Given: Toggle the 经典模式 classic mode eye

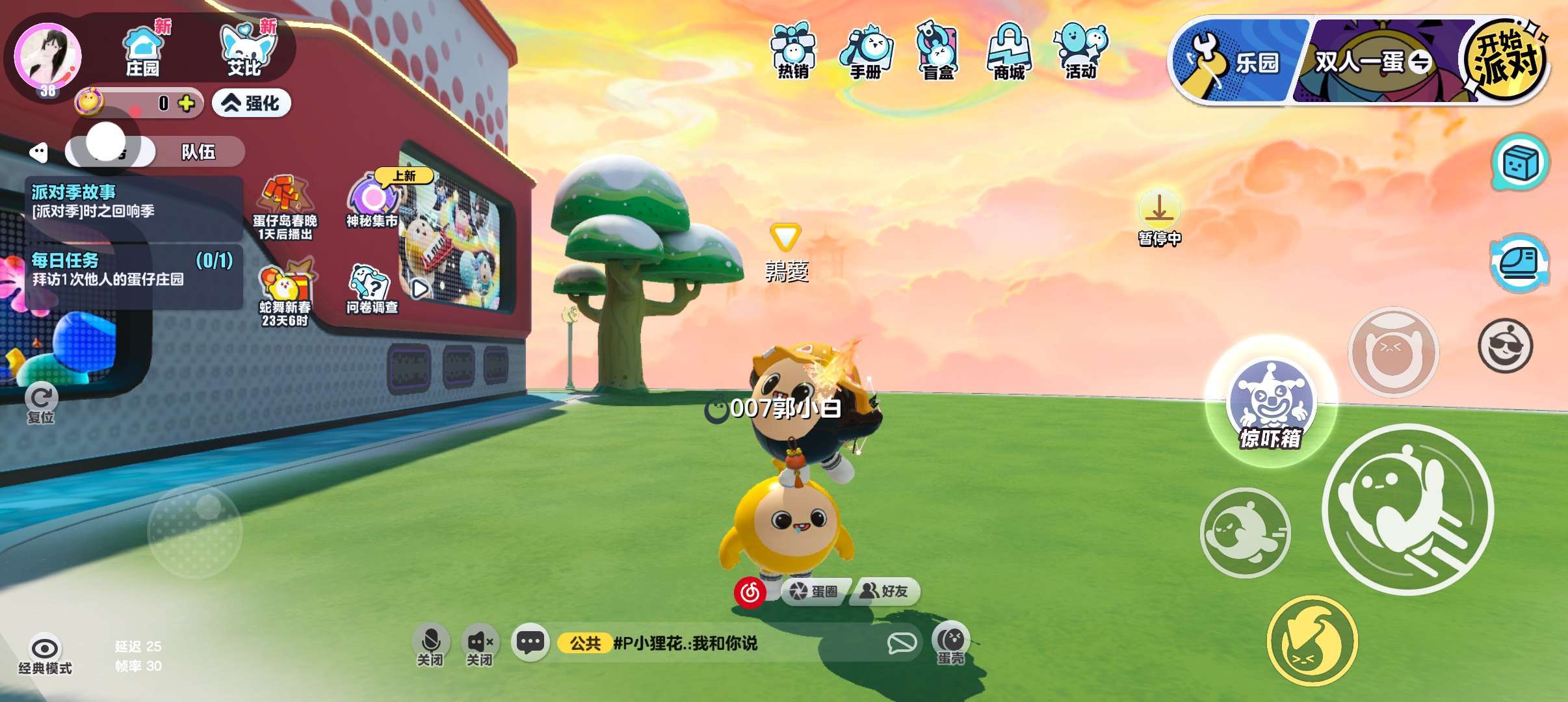Looking at the screenshot, I should click(45, 653).
